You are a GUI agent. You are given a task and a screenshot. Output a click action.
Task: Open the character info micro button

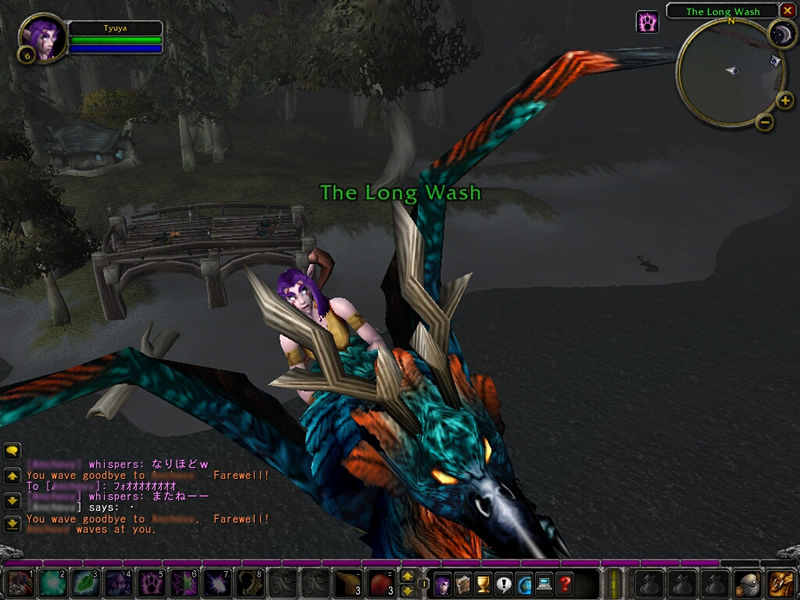click(x=441, y=583)
